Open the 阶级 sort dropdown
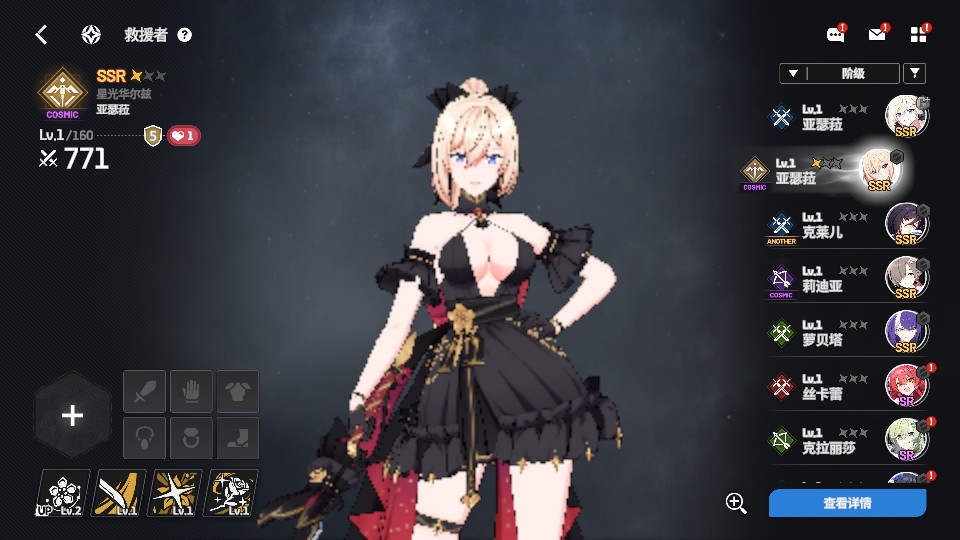Screen dimensions: 960x540 tap(838, 73)
